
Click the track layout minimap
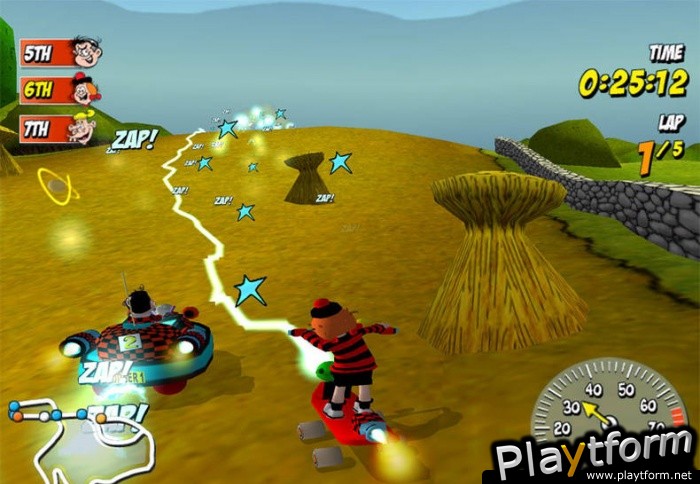(x=80, y=437)
